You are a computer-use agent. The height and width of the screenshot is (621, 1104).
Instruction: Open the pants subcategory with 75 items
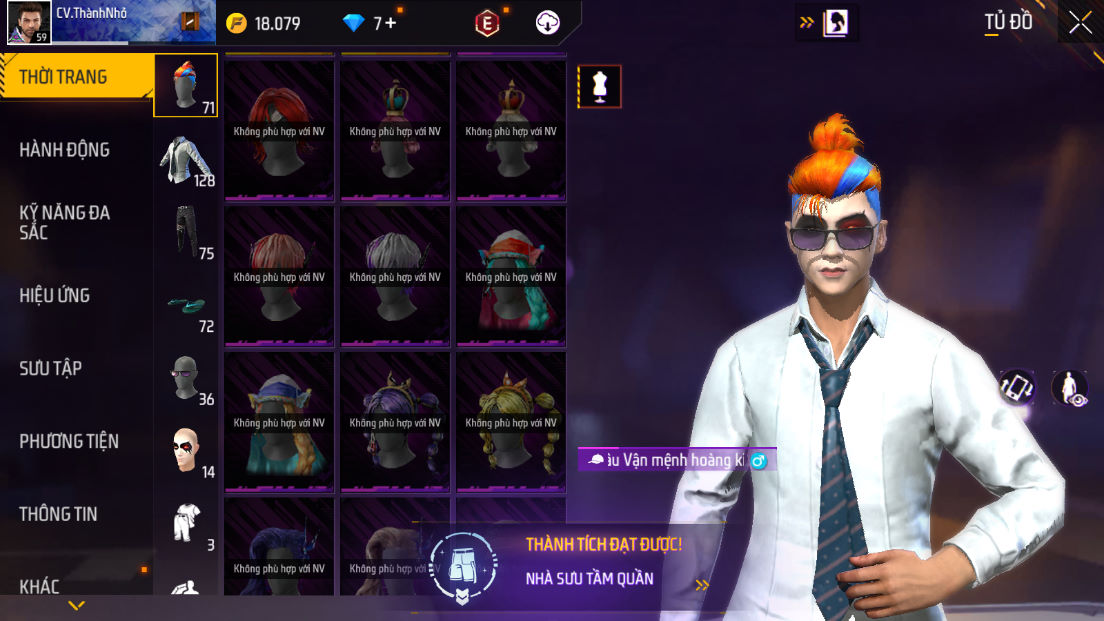coord(185,232)
